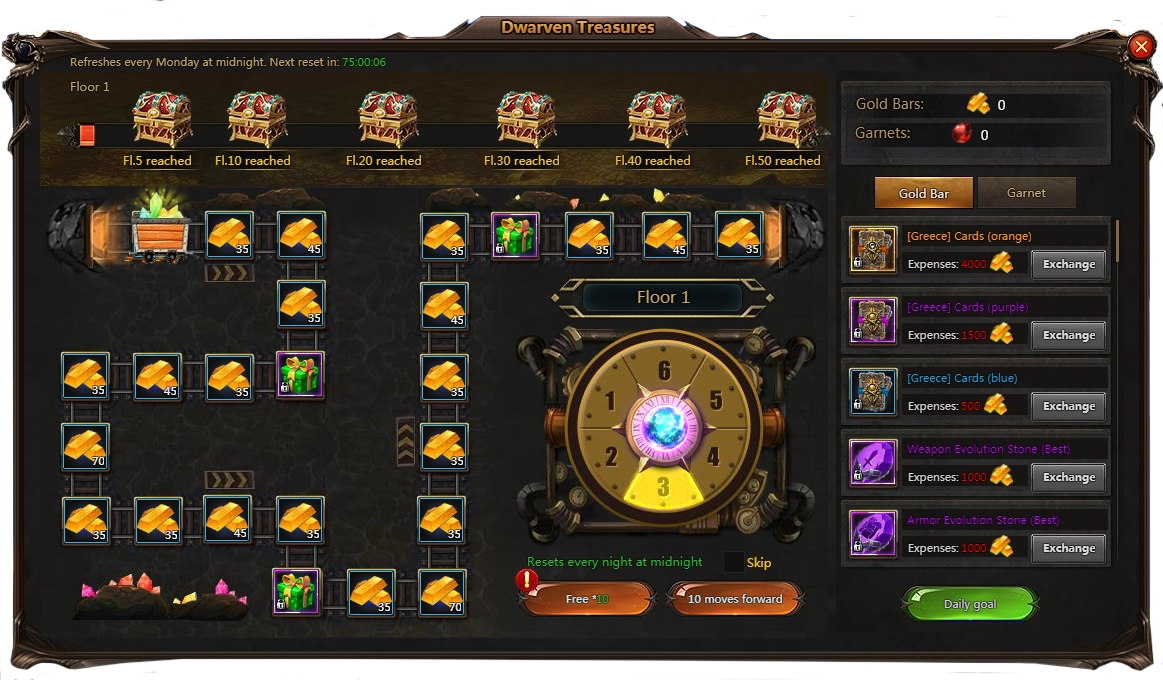
Task: Open the Daily goal panel
Action: pyautogui.click(x=970, y=604)
